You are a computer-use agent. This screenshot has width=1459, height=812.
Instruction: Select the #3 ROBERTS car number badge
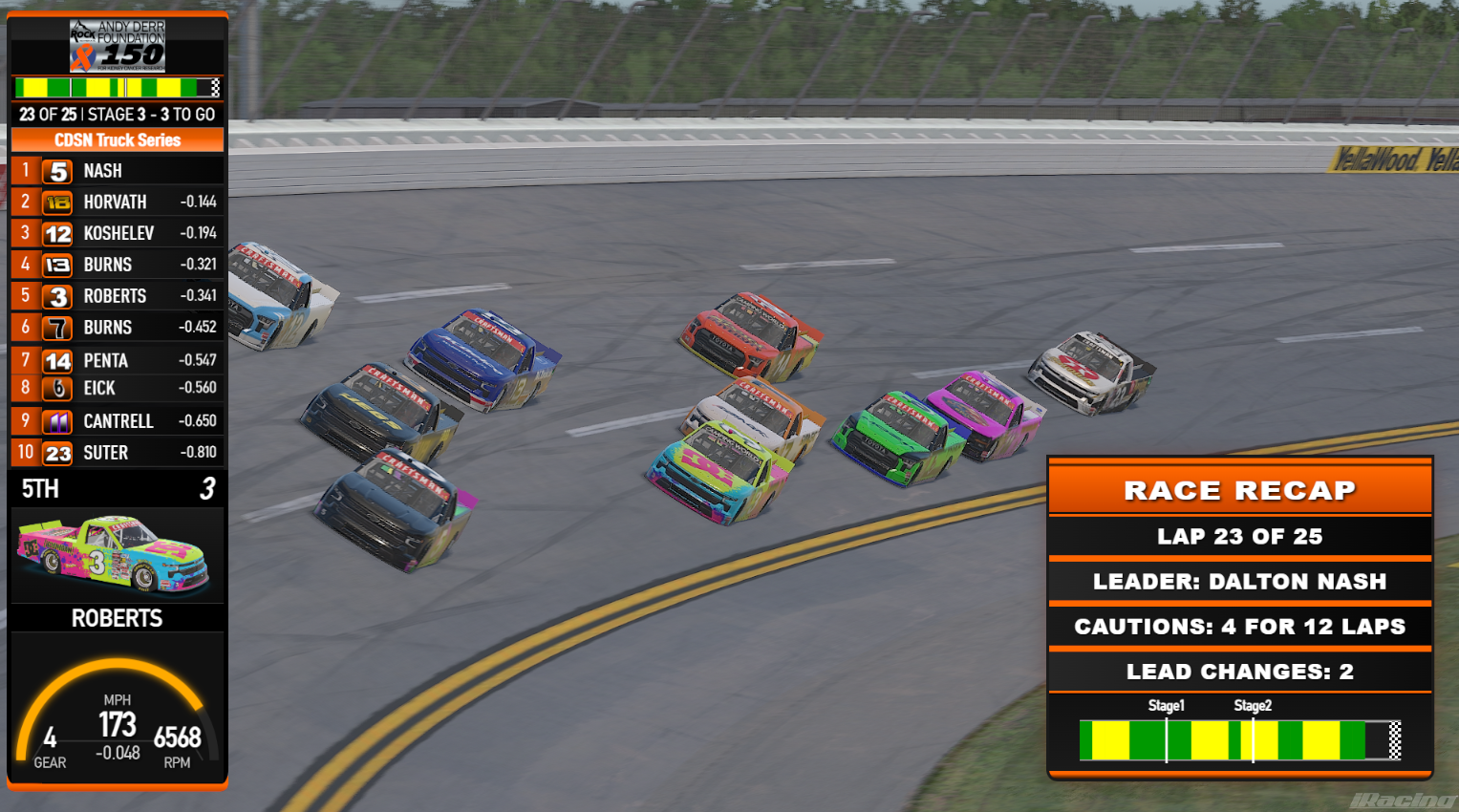(x=57, y=296)
